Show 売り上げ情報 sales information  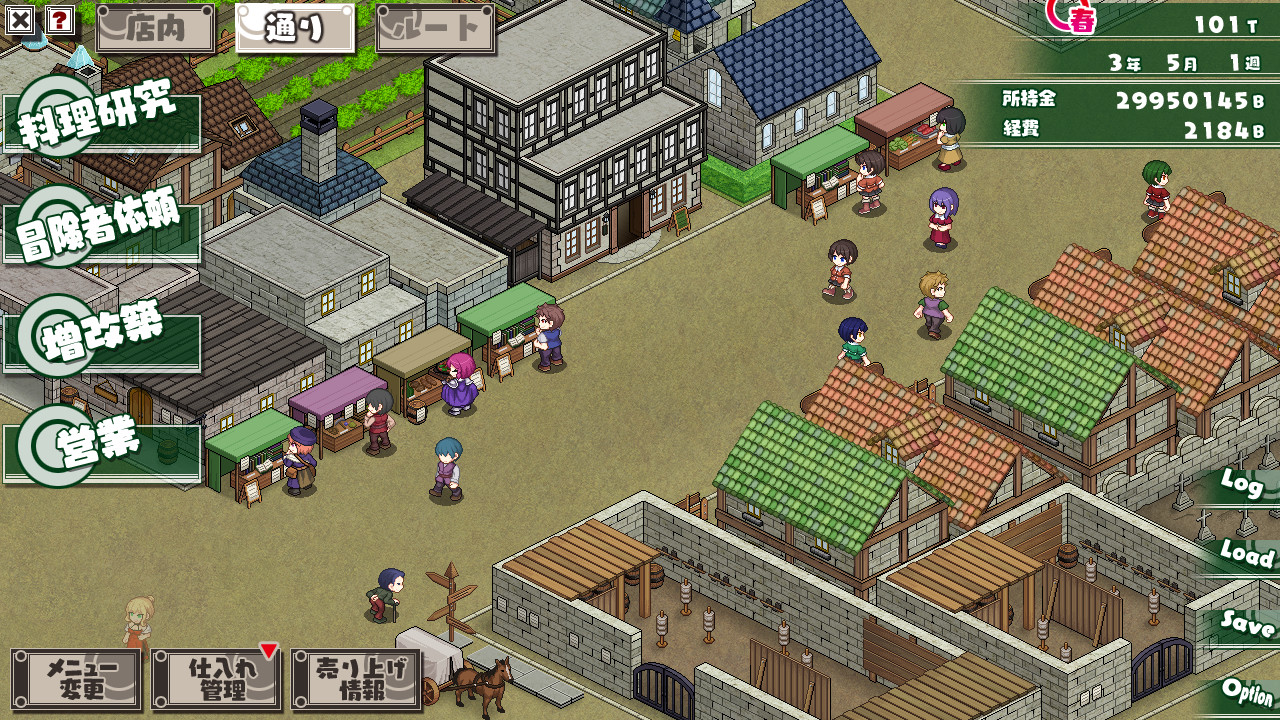tap(357, 679)
